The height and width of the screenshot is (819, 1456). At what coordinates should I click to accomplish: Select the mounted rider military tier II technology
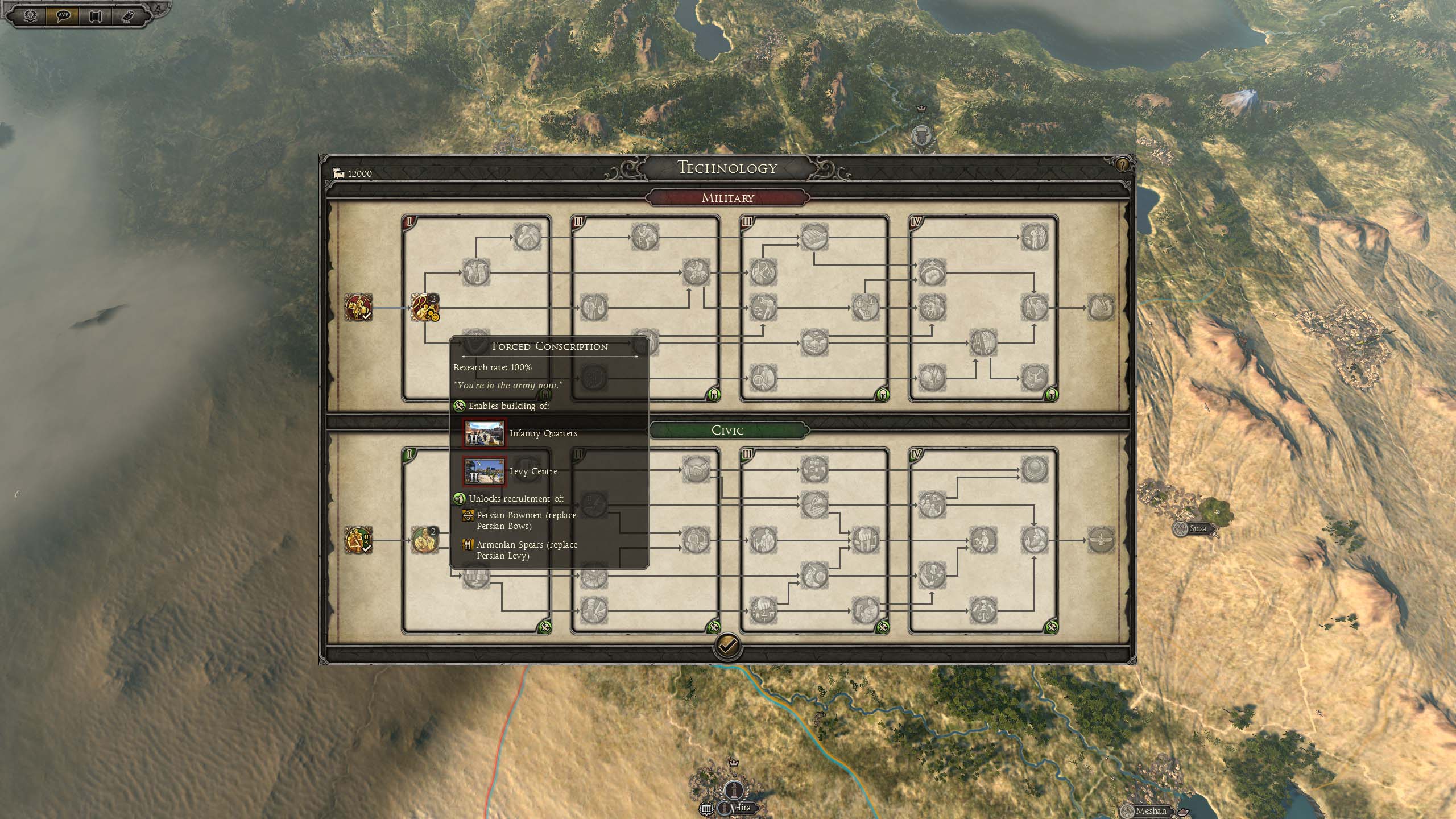pos(695,272)
